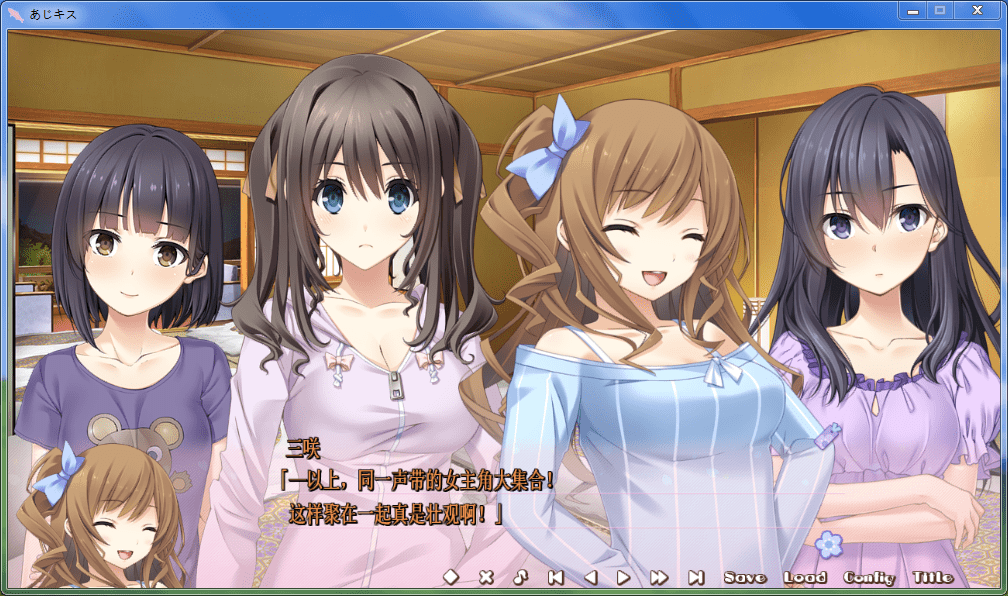Activate the fast-forward skip icon
1008x596 pixels.
[x=658, y=577]
